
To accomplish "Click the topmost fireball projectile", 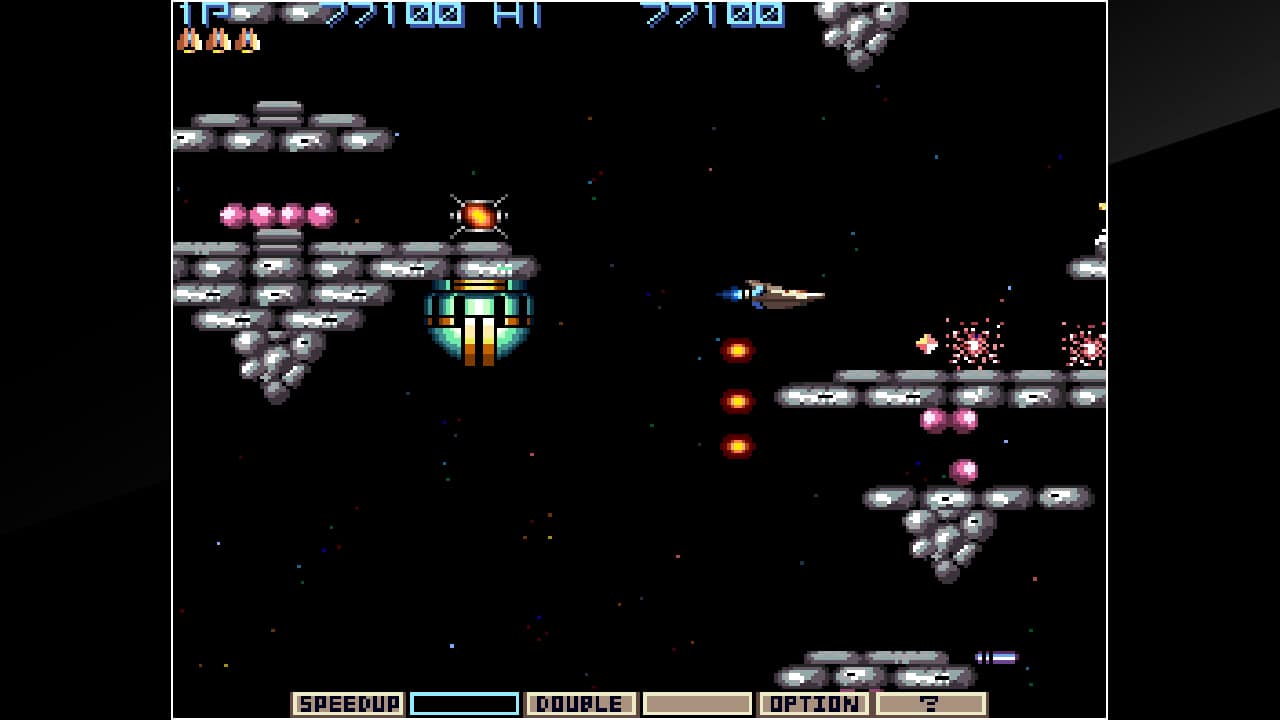I will [739, 350].
